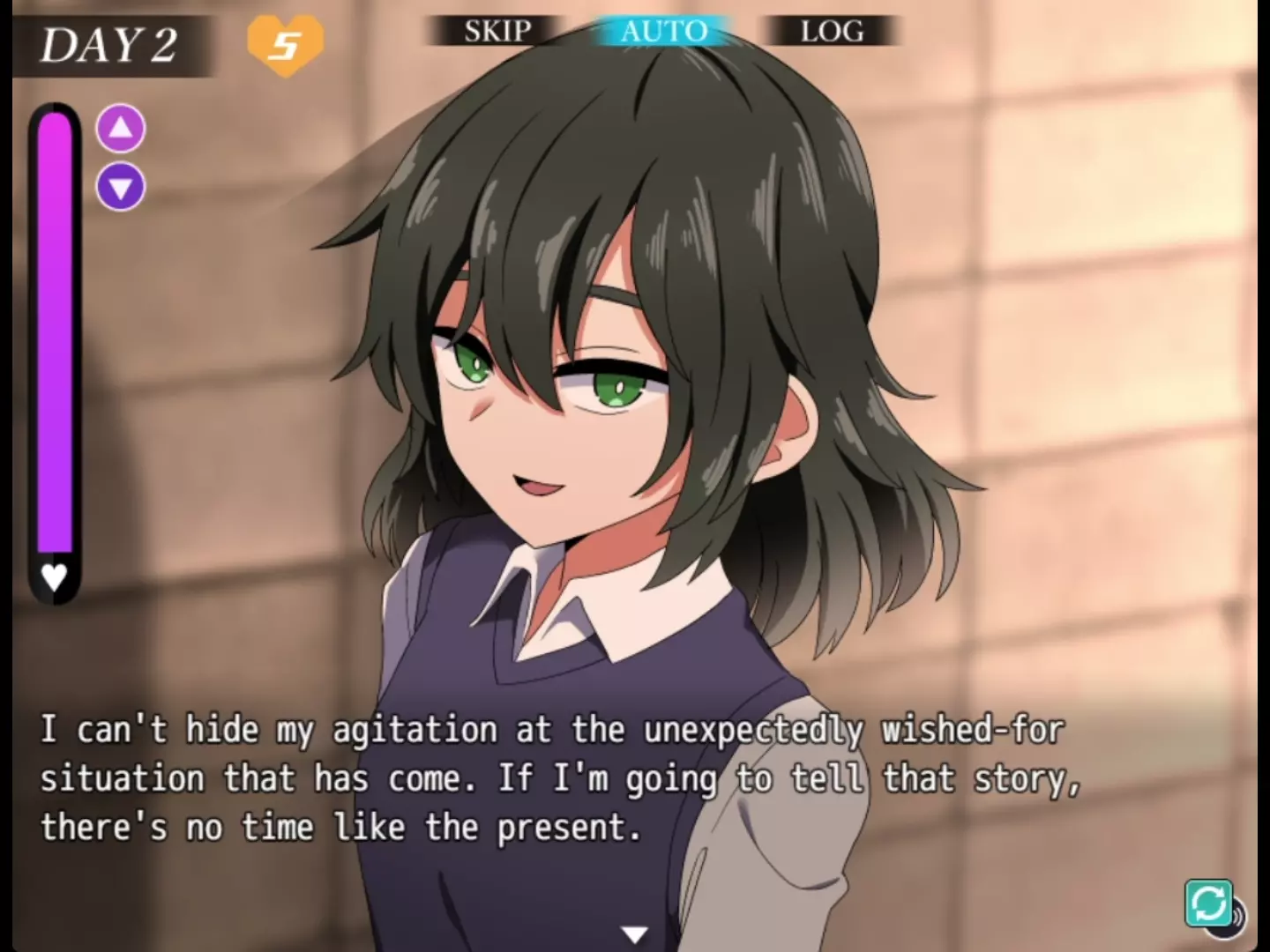Open the dialogue LOG

[x=831, y=32]
